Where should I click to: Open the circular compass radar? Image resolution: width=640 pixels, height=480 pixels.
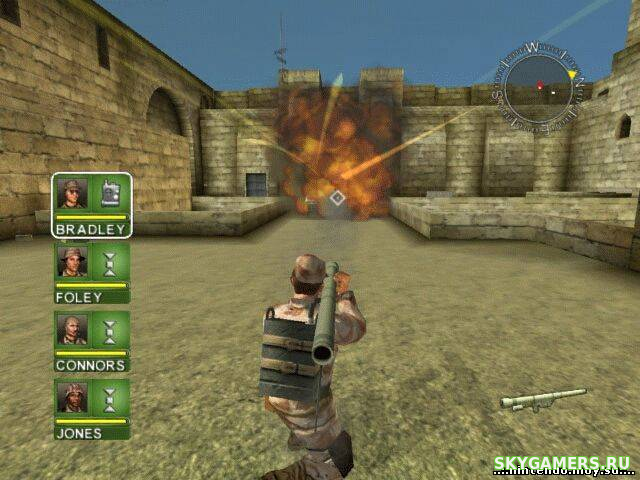pyautogui.click(x=541, y=86)
